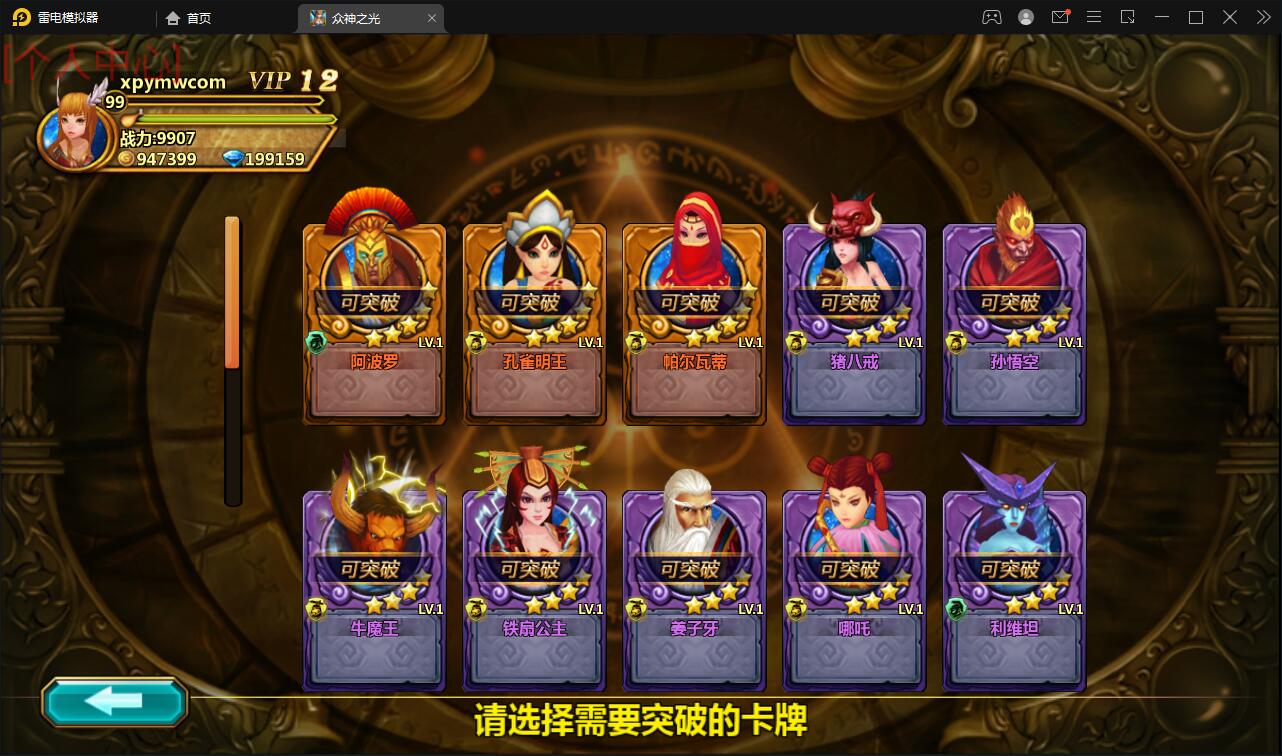This screenshot has height=756, width=1282.
Task: Click the green back arrow button
Action: (x=113, y=702)
